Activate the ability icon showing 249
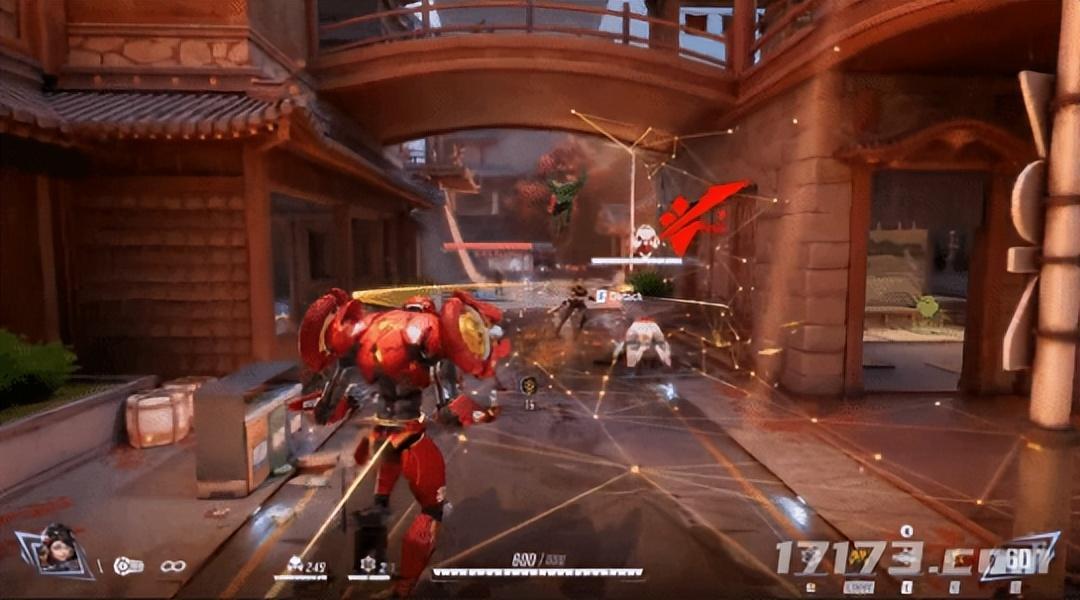 295,566
